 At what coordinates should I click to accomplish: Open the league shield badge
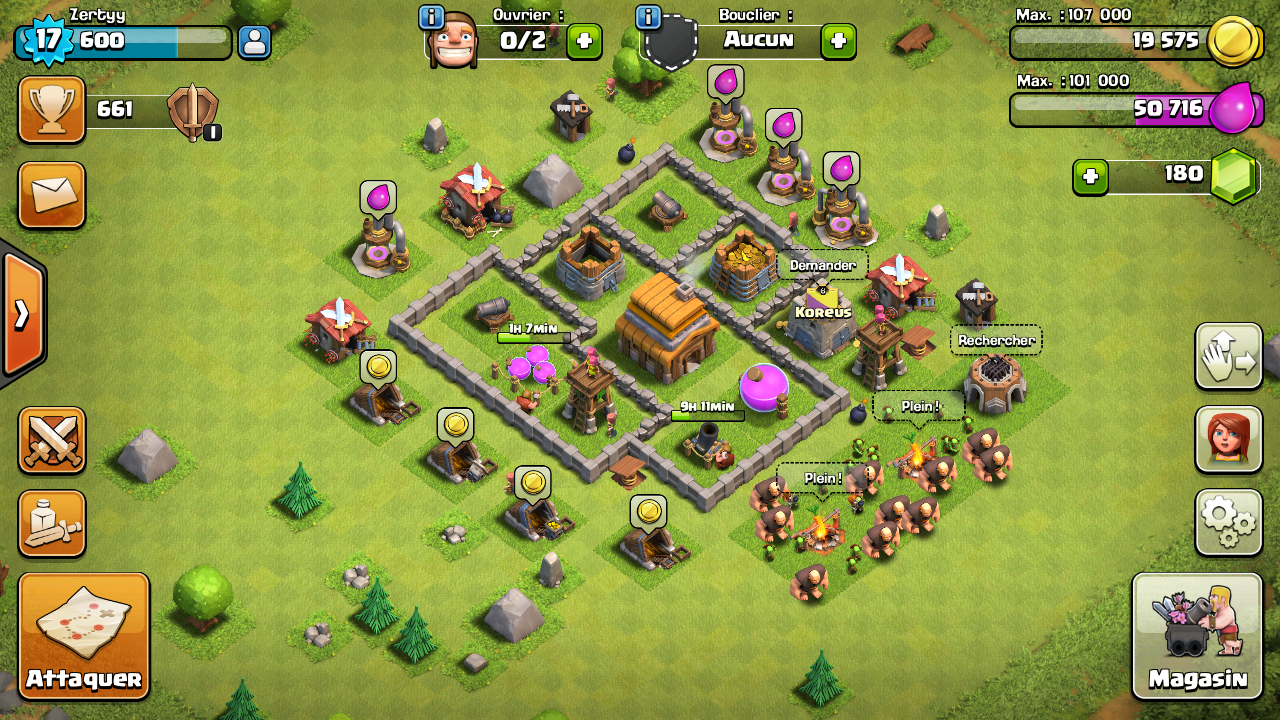point(192,112)
